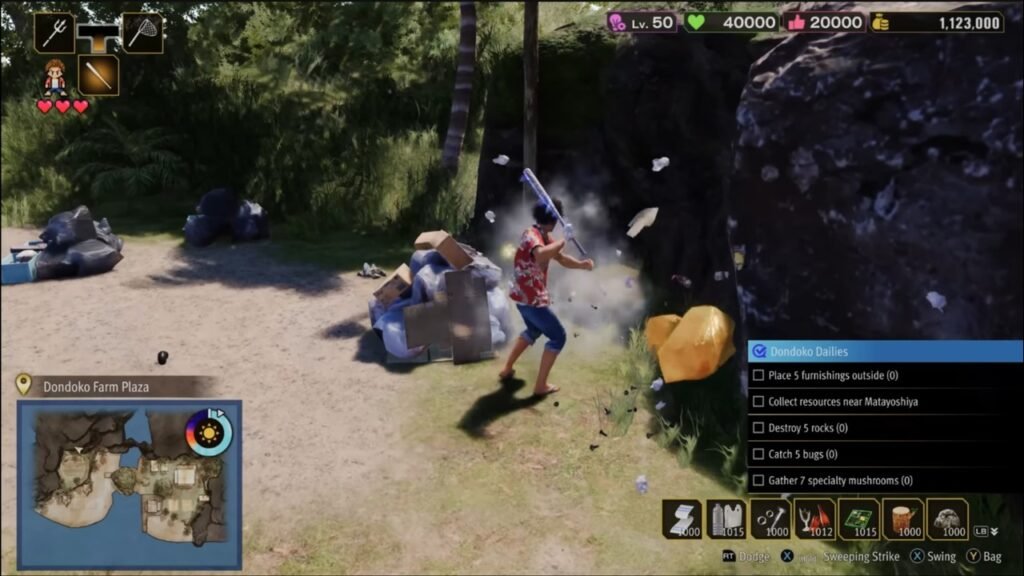Select the bug net tool slot

[143, 32]
